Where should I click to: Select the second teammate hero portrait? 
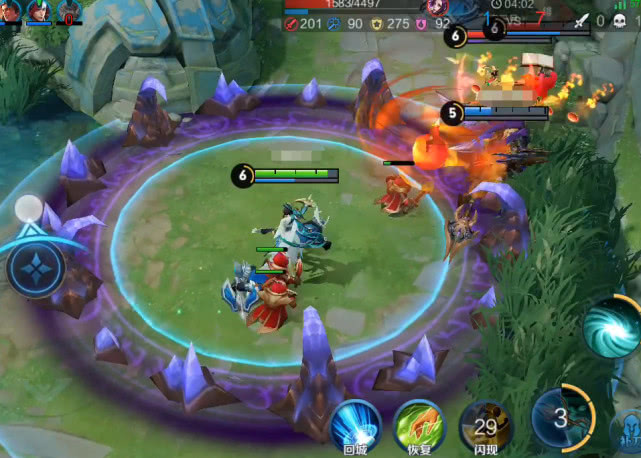(40, 11)
